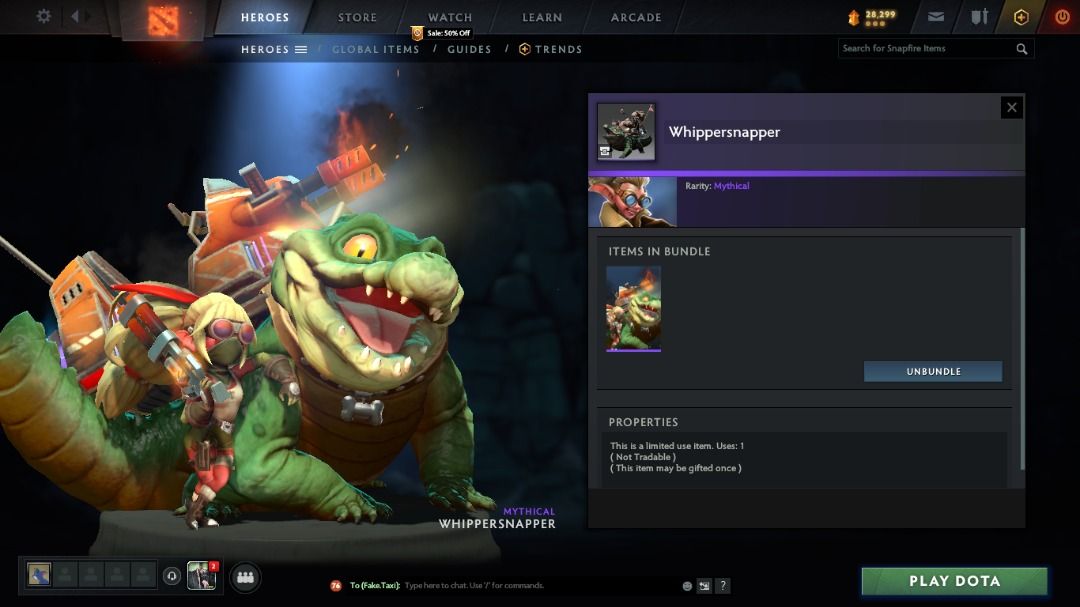Screen dimensions: 1080x607
Task: Open the mail inbox icon
Action: pyautogui.click(x=936, y=17)
